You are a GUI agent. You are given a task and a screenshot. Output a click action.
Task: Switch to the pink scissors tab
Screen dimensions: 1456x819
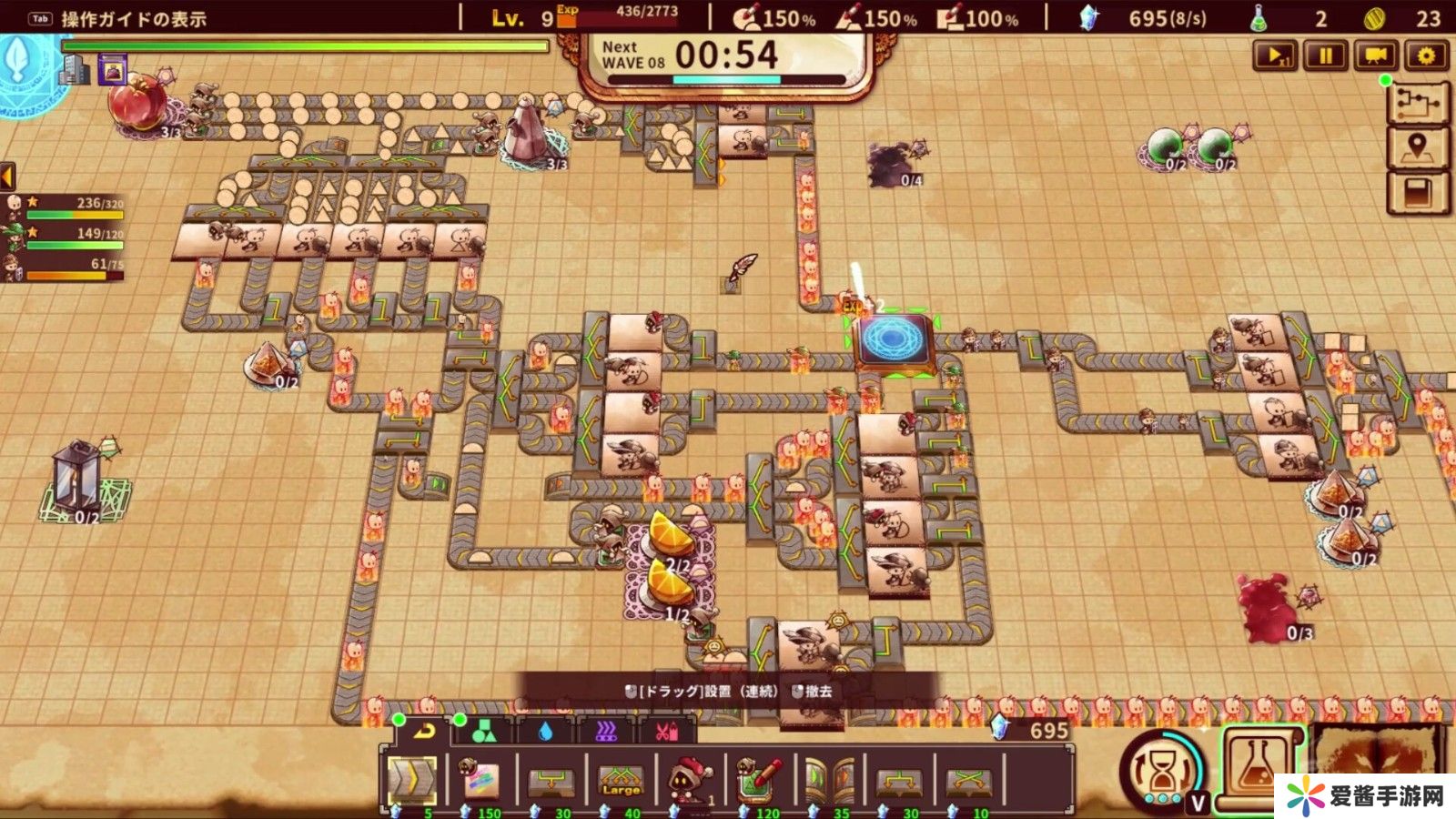point(666,731)
